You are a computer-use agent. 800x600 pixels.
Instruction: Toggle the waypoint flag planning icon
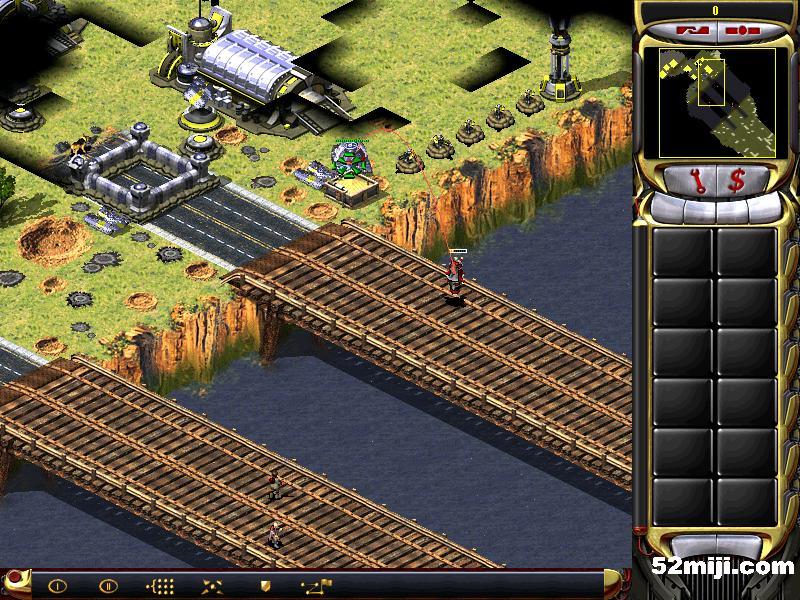[316, 585]
